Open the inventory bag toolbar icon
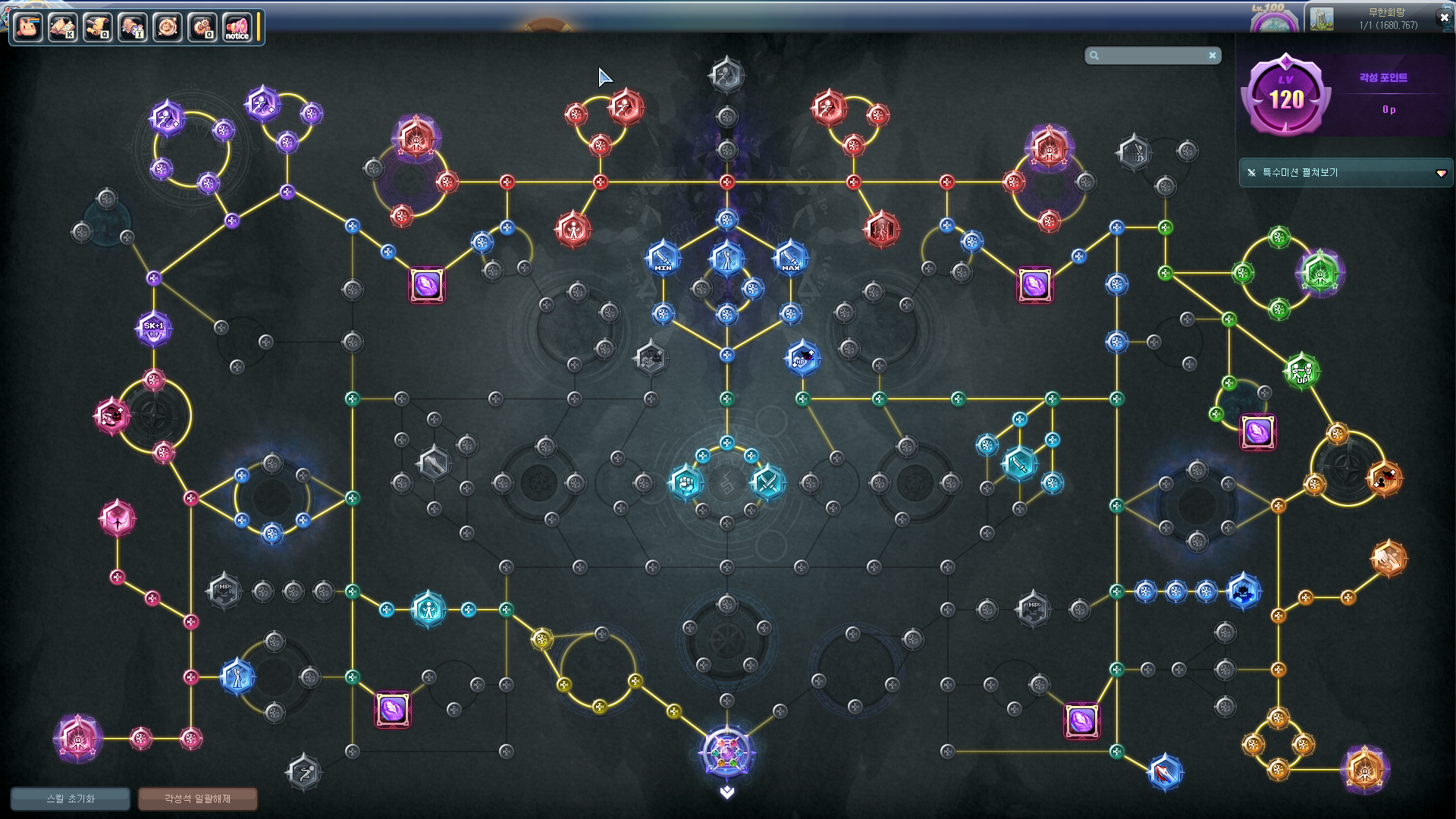1456x819 pixels. point(133,27)
